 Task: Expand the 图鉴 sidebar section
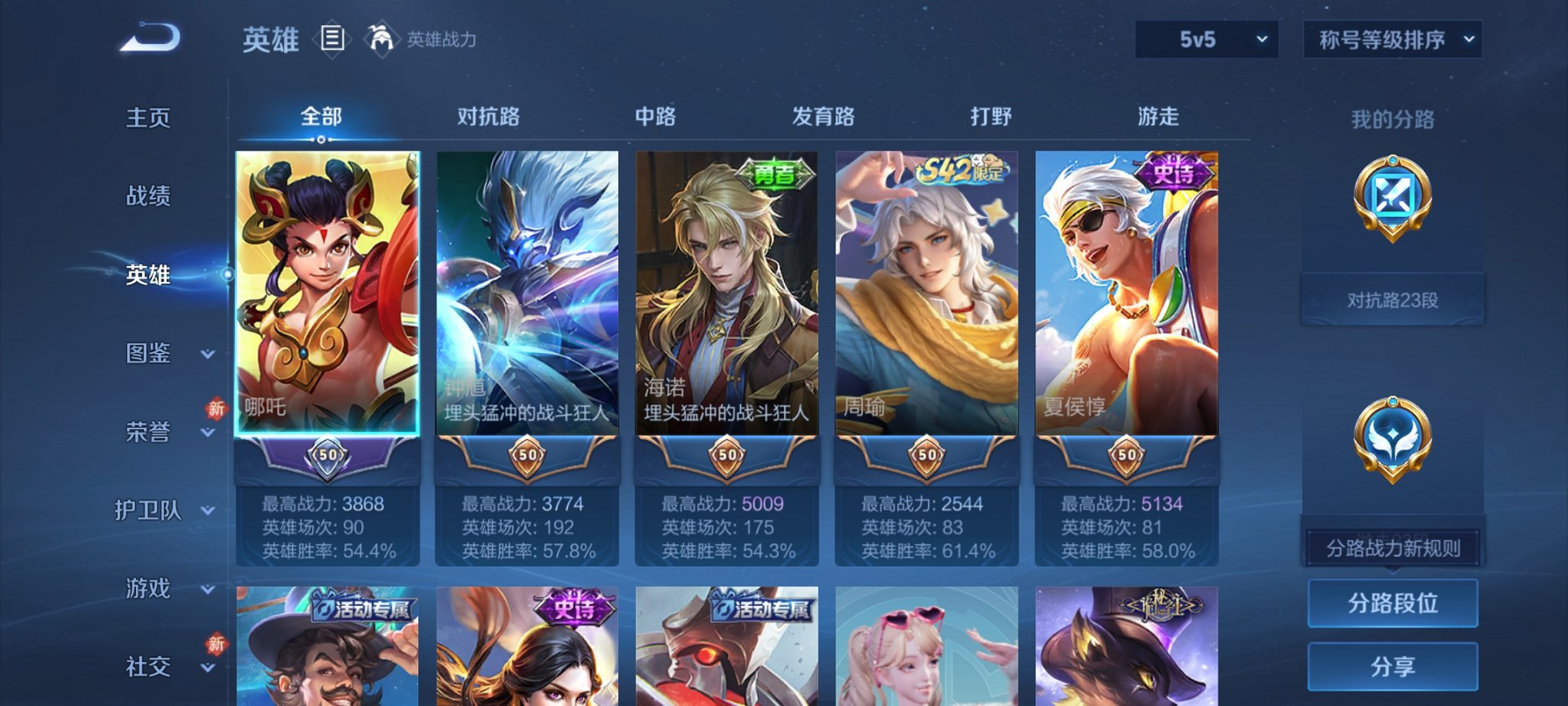151,354
